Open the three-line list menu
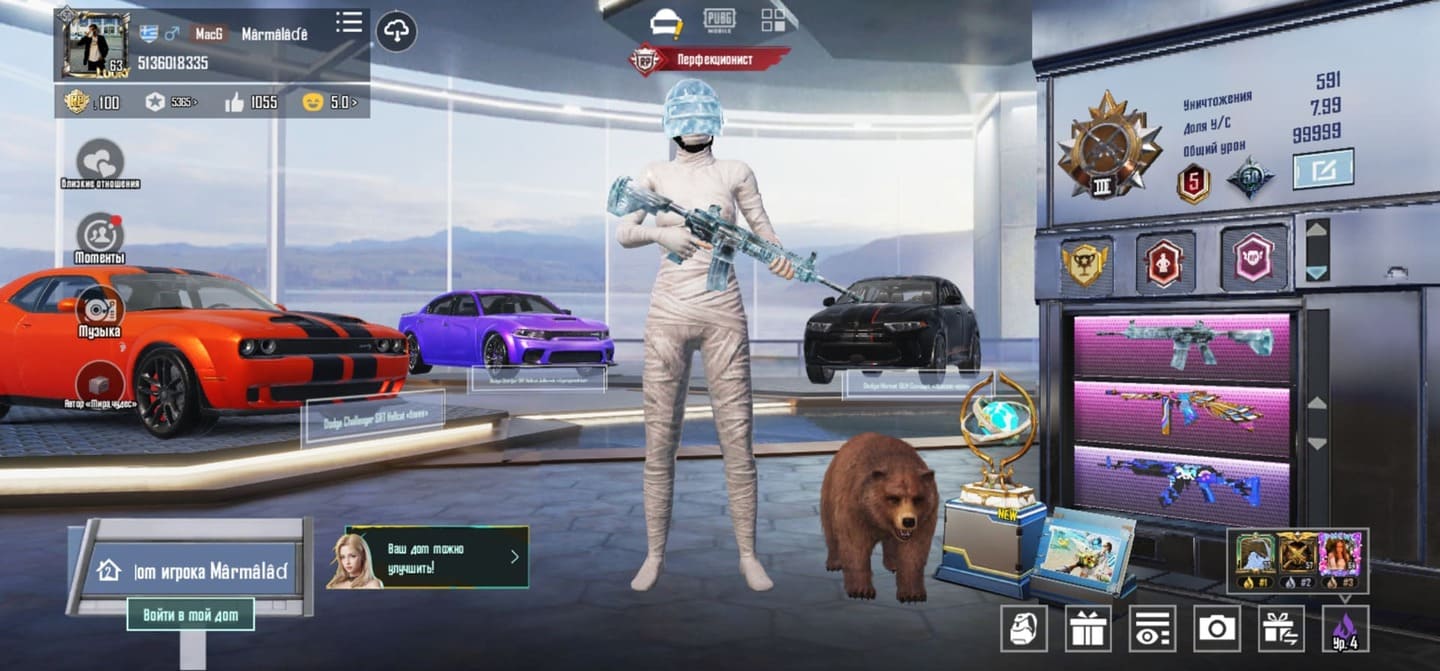Viewport: 1440px width, 671px height. (349, 22)
